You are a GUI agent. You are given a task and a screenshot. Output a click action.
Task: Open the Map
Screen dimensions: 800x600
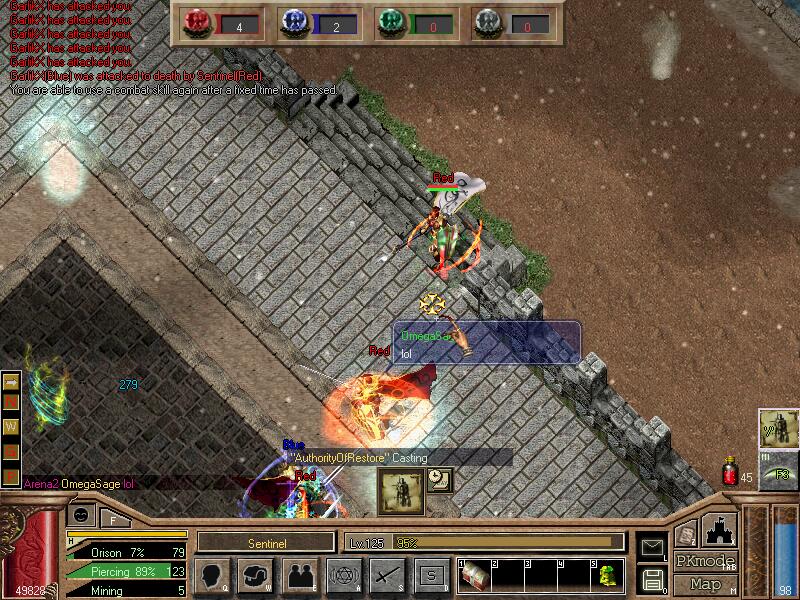coord(705,584)
